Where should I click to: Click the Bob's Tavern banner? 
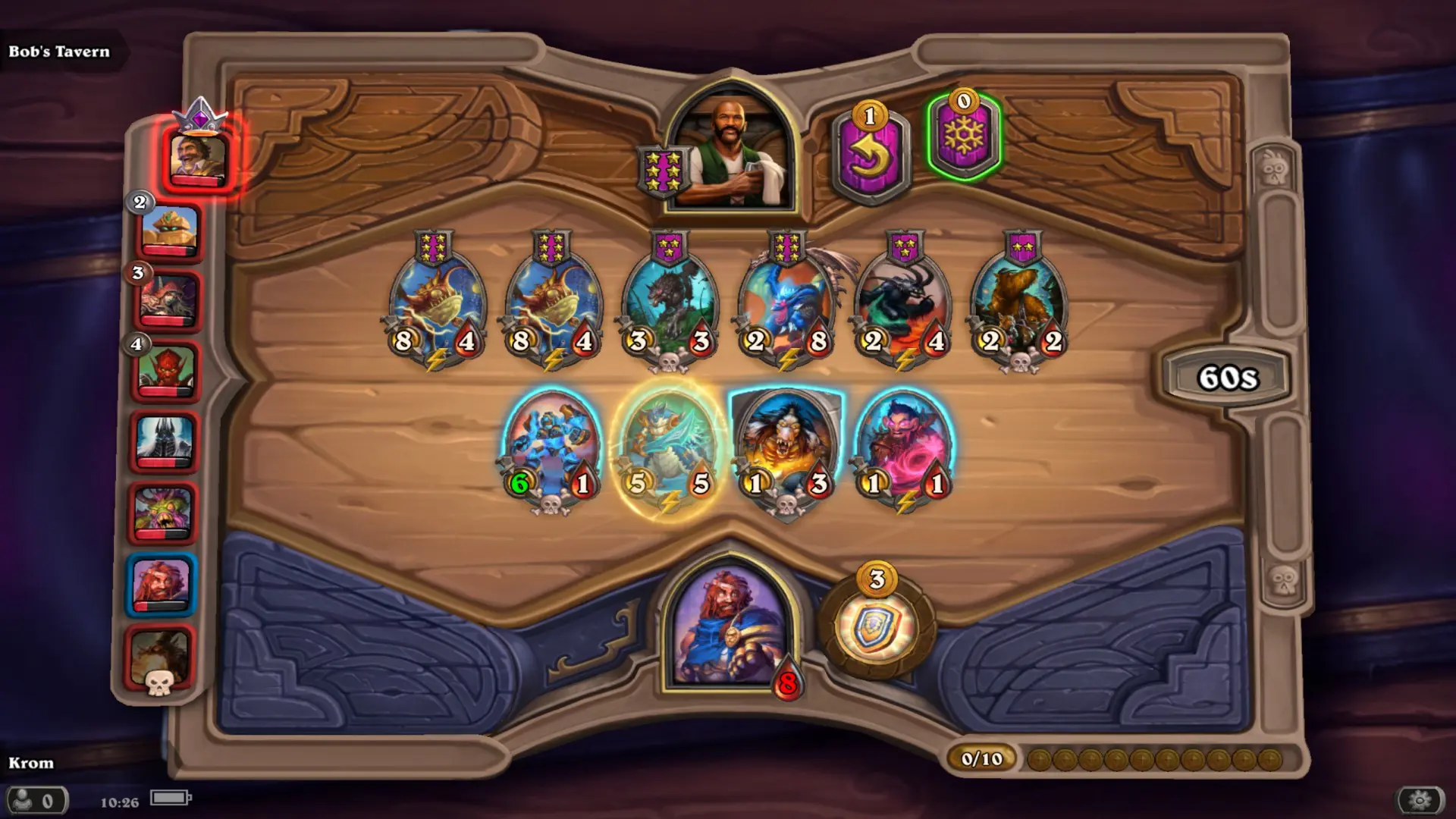[59, 52]
